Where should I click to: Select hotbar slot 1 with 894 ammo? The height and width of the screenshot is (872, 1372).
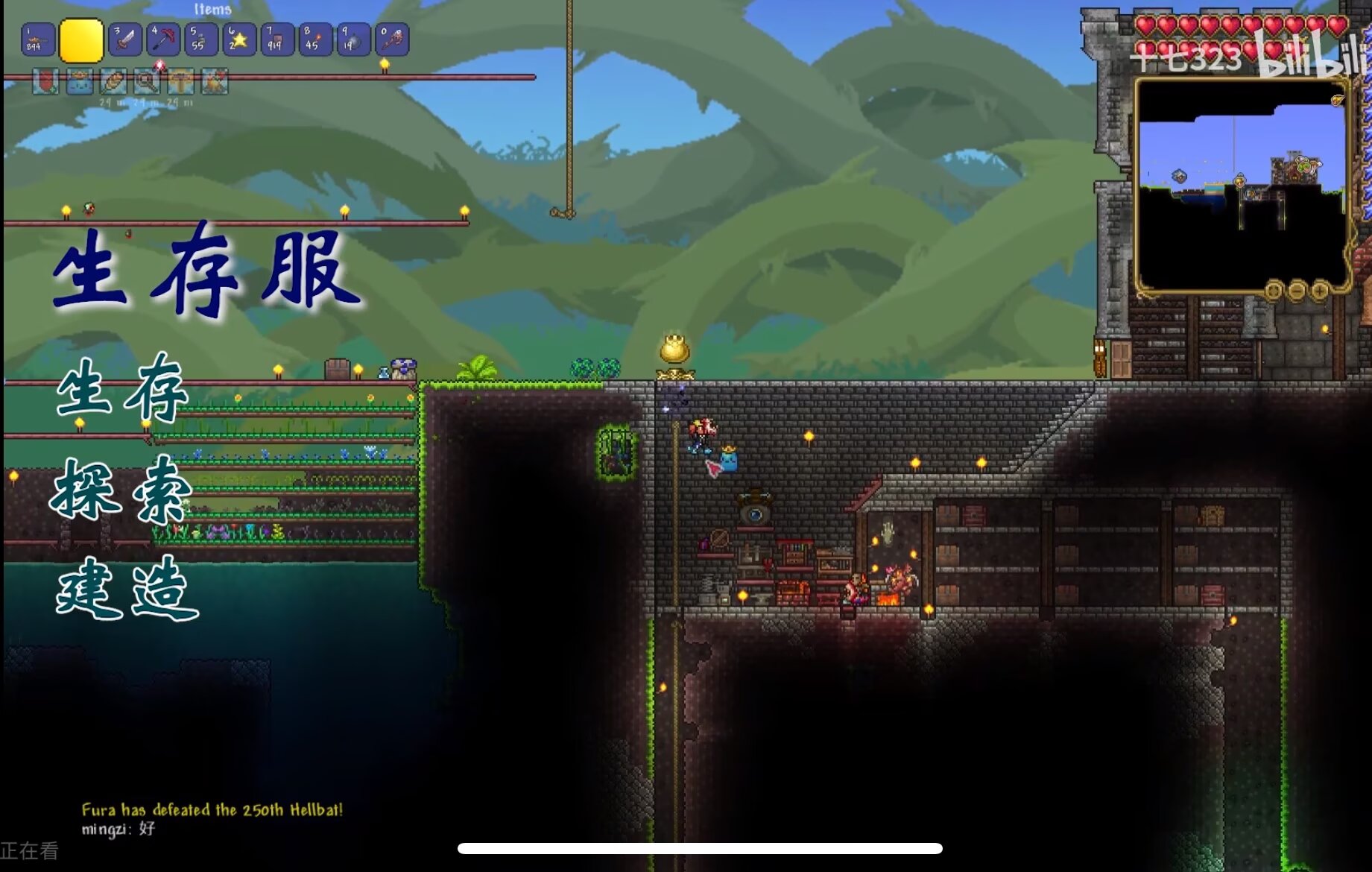pyautogui.click(x=37, y=40)
